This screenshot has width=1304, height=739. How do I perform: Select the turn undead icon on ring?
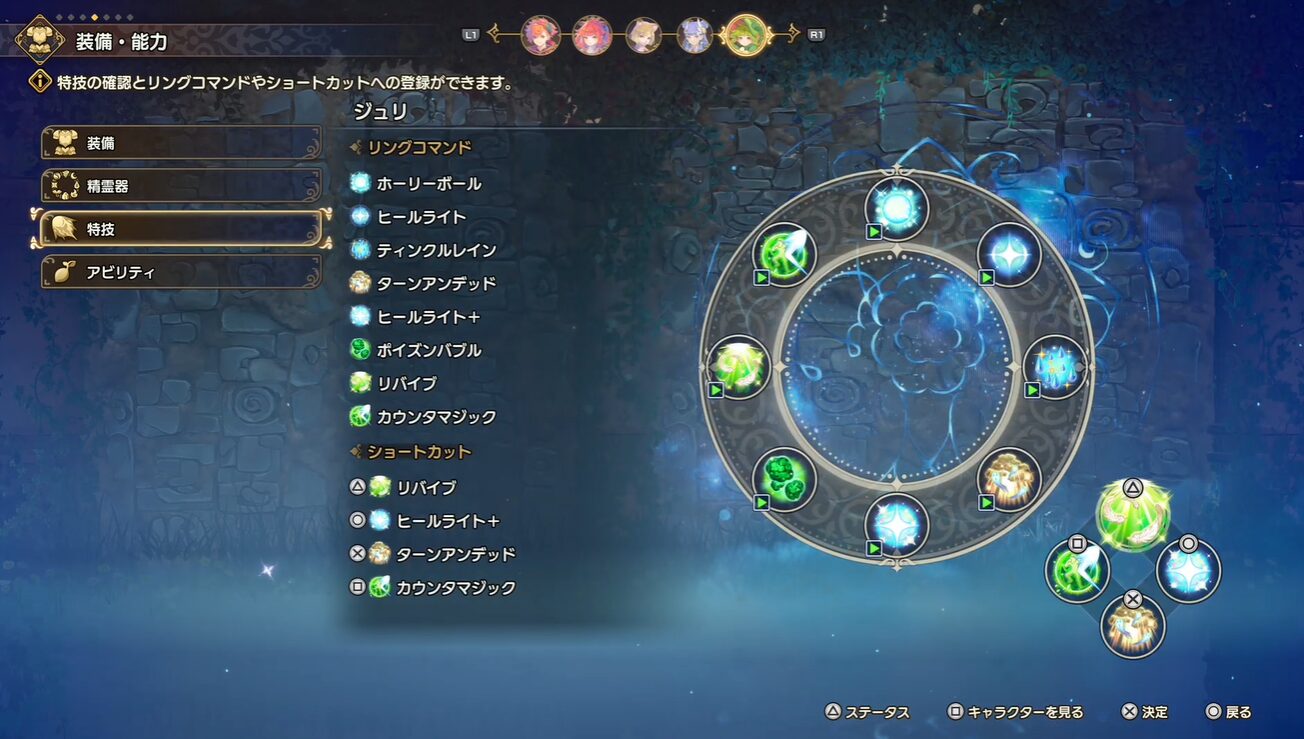point(1008,479)
